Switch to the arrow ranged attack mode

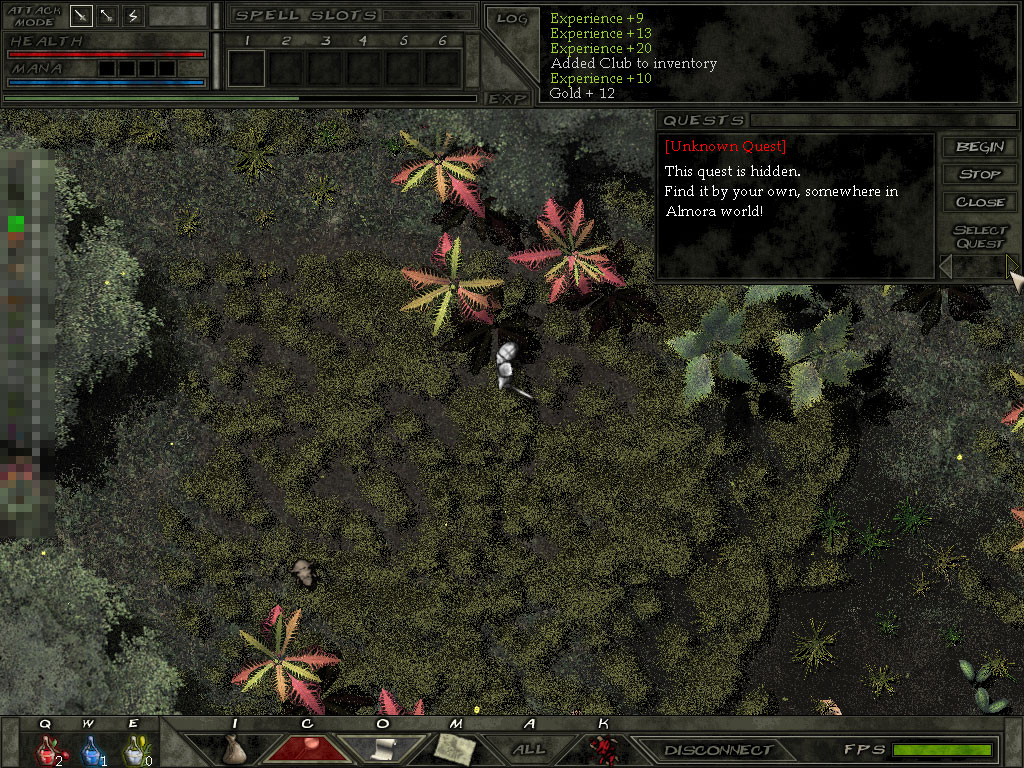click(x=107, y=16)
